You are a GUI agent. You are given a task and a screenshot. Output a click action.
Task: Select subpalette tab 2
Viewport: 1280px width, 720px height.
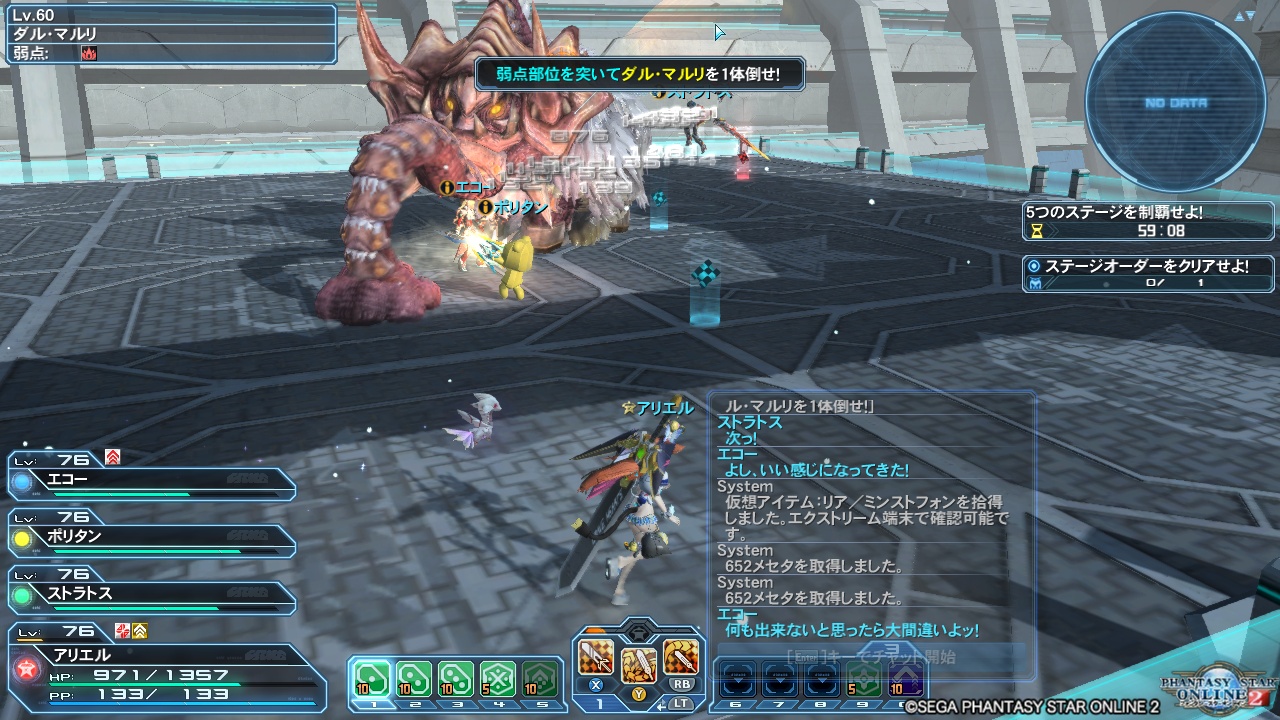pyautogui.click(x=415, y=705)
